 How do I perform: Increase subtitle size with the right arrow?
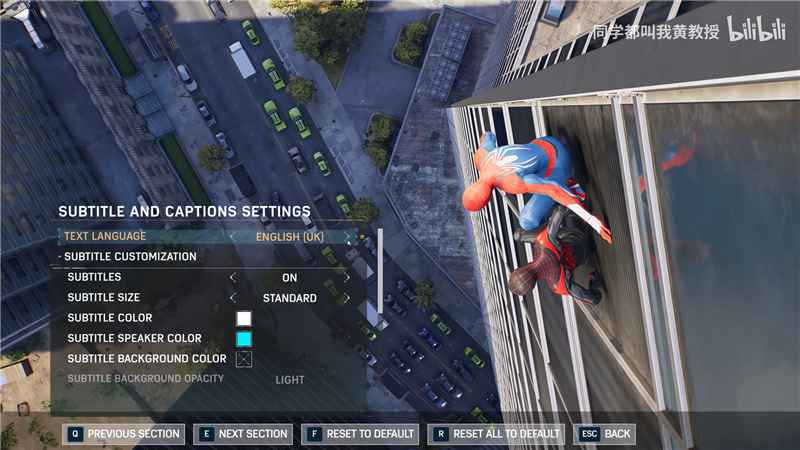pyautogui.click(x=347, y=298)
